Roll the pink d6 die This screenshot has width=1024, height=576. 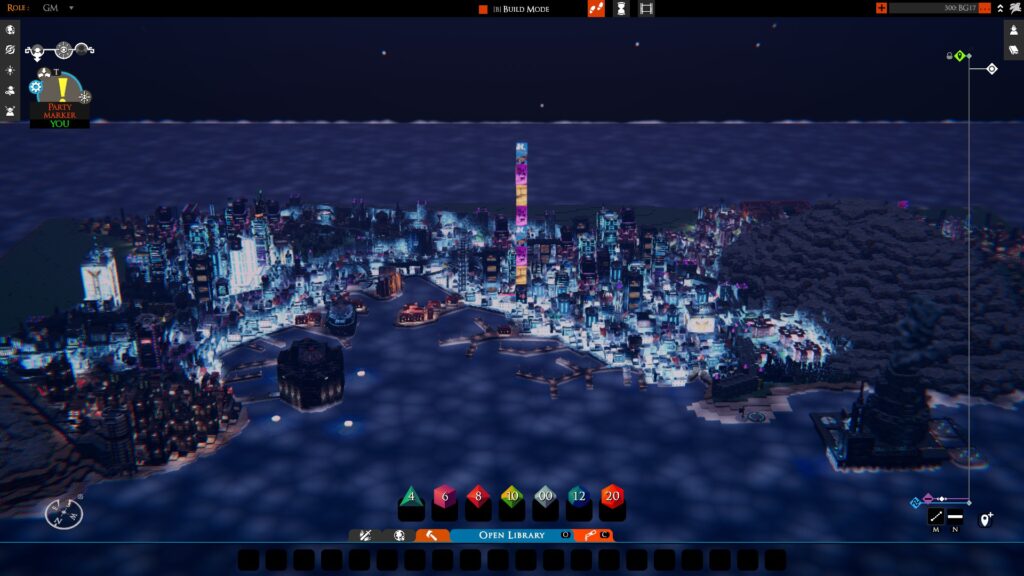(x=445, y=496)
